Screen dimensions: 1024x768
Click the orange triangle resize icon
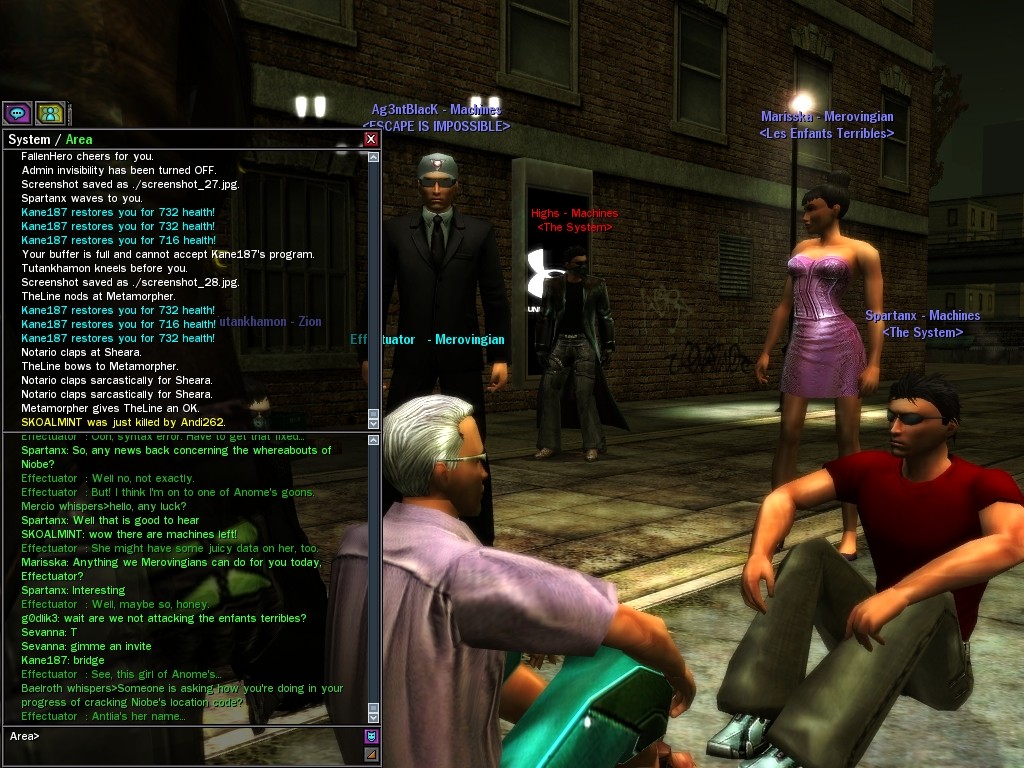pos(371,754)
